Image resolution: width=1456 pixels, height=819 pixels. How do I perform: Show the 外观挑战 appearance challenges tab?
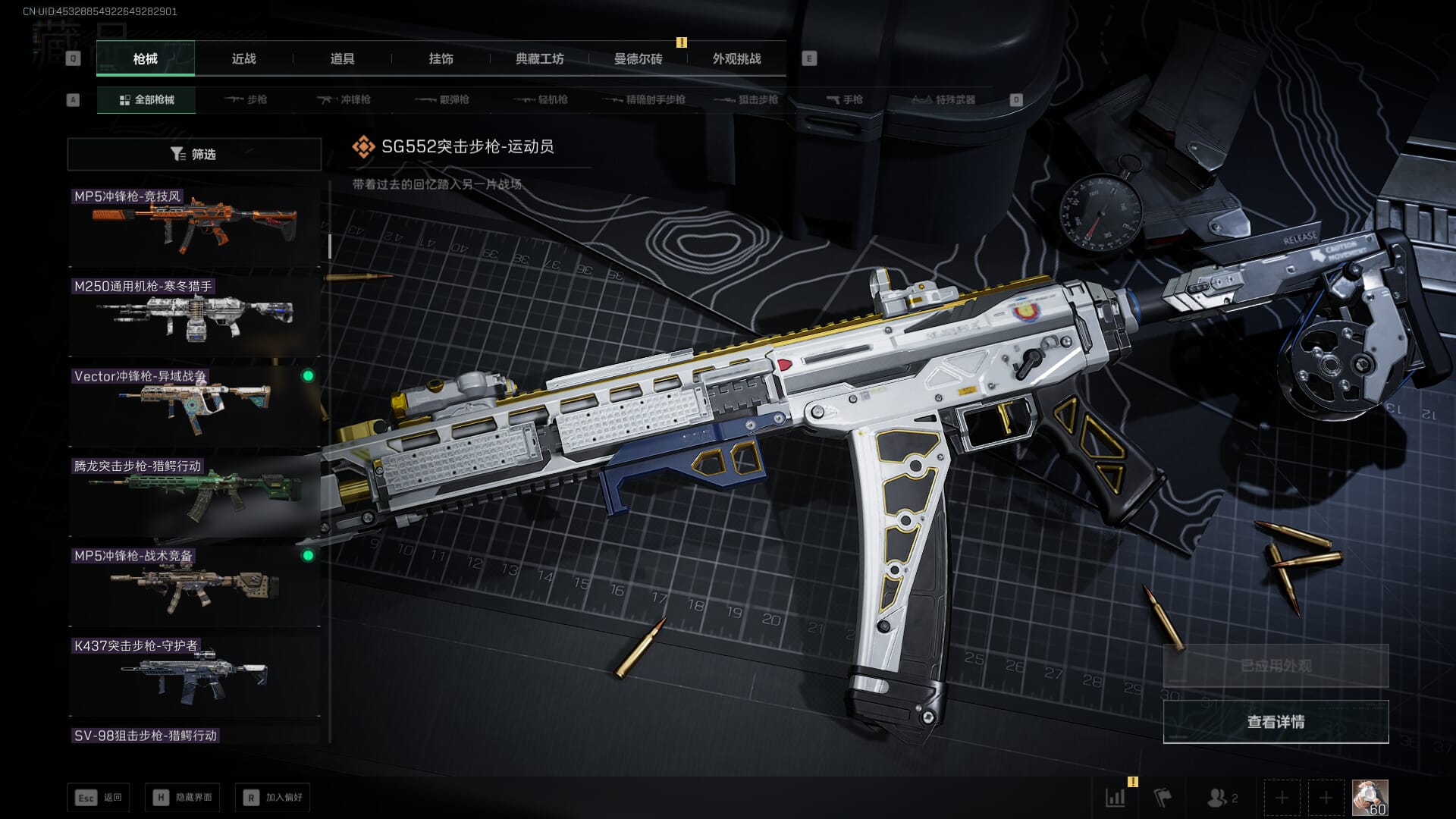[x=736, y=58]
